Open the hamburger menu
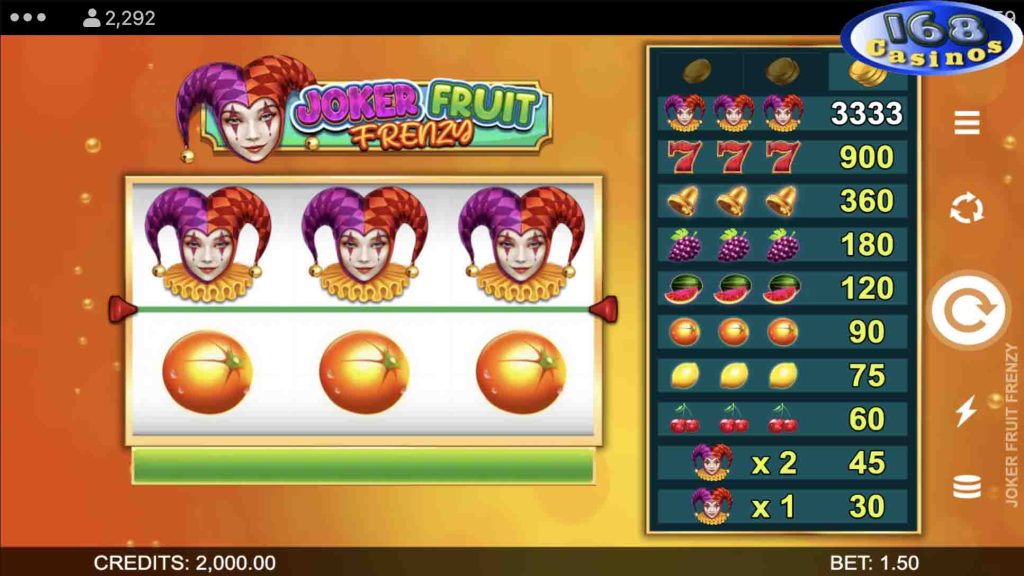This screenshot has height=576, width=1024. 966,123
